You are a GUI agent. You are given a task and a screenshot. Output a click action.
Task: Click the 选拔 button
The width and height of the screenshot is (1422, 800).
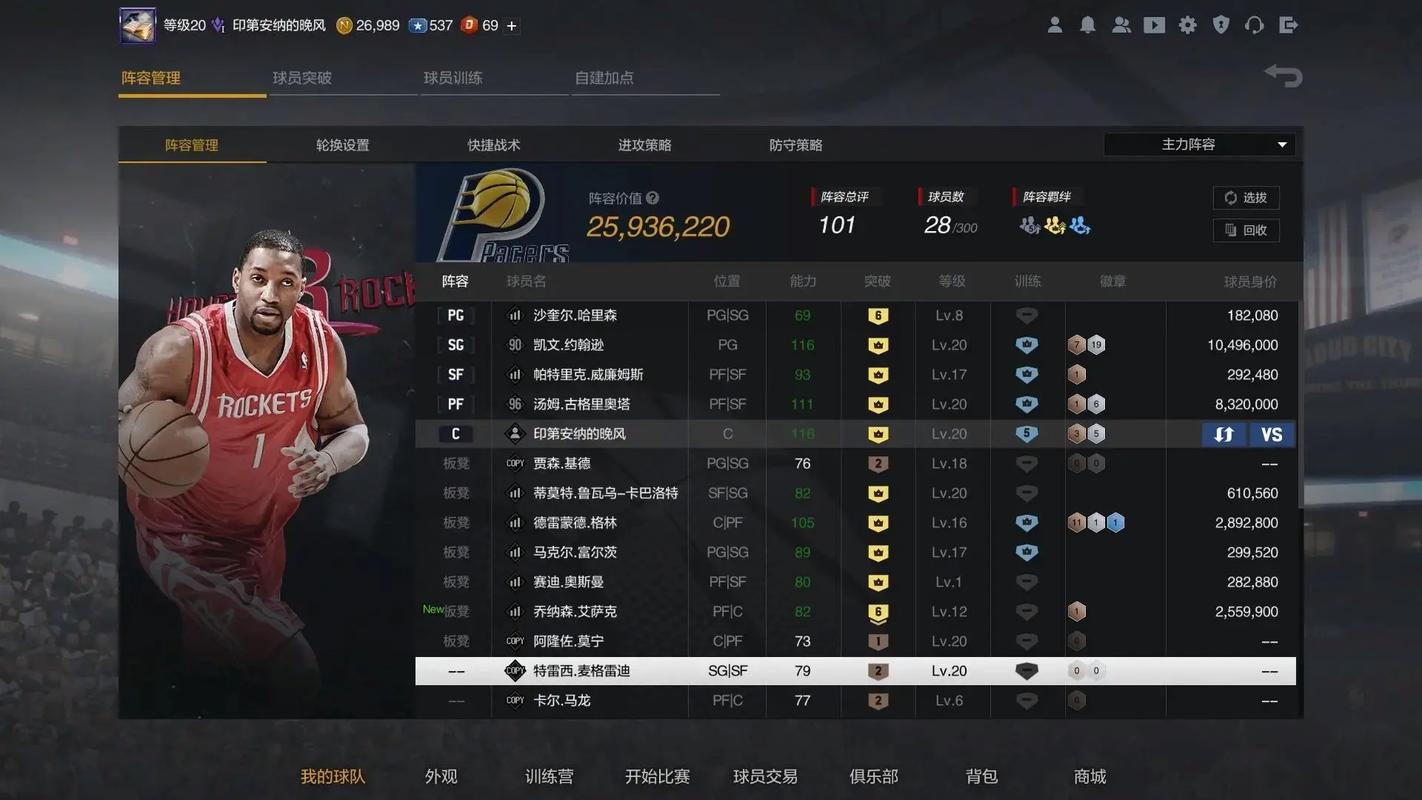point(1246,197)
